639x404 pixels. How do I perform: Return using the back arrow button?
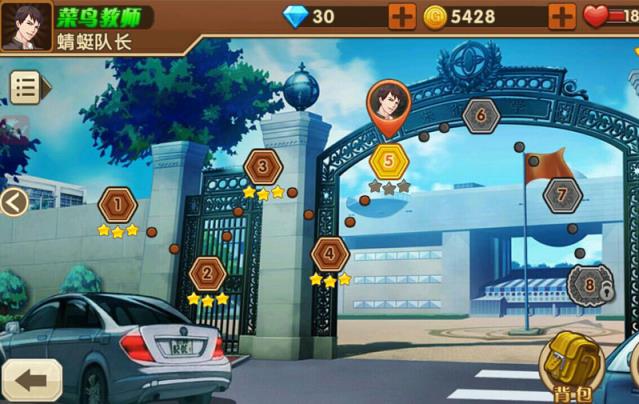[31, 380]
